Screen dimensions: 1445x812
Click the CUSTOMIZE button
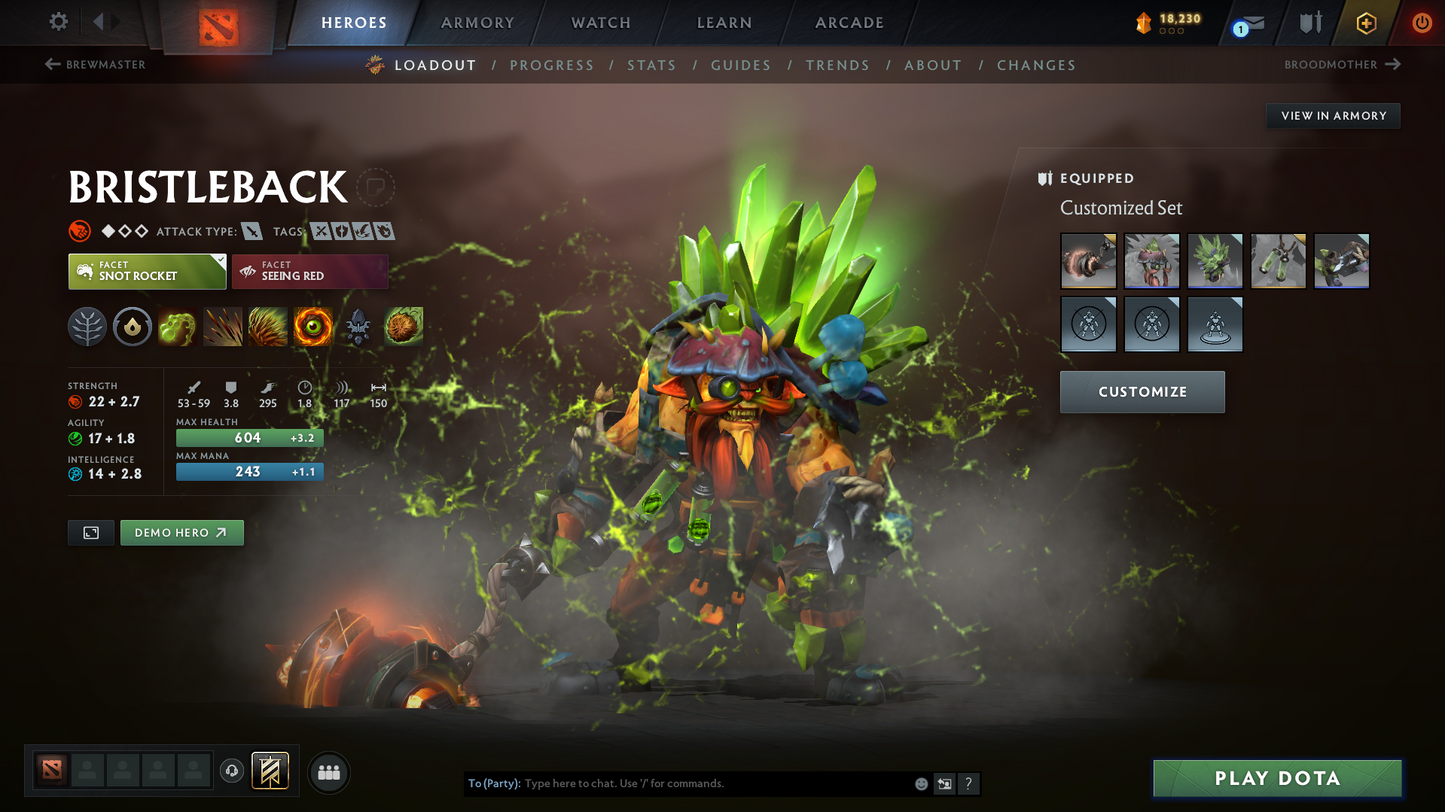click(x=1142, y=391)
